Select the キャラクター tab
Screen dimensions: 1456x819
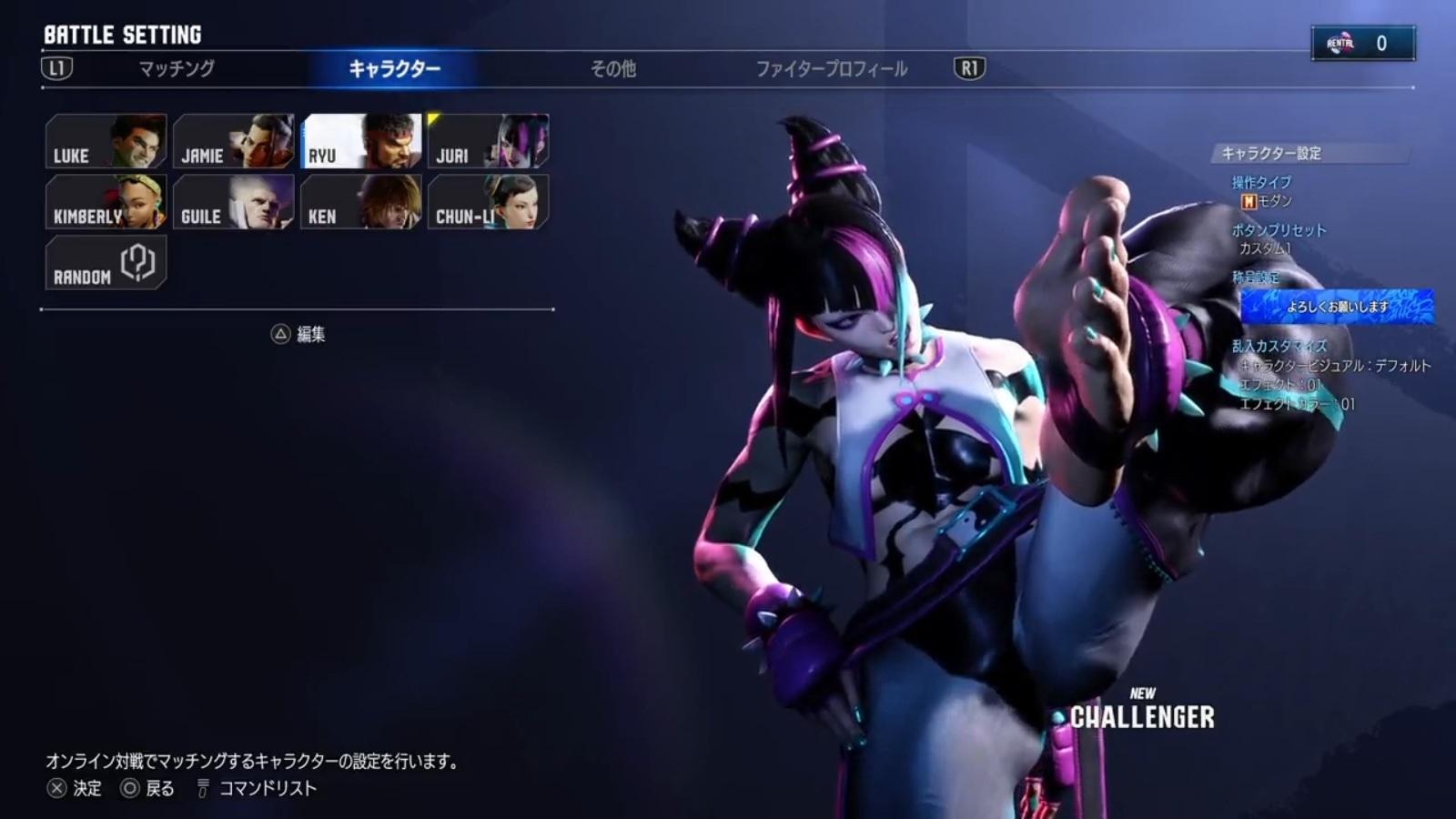click(394, 68)
